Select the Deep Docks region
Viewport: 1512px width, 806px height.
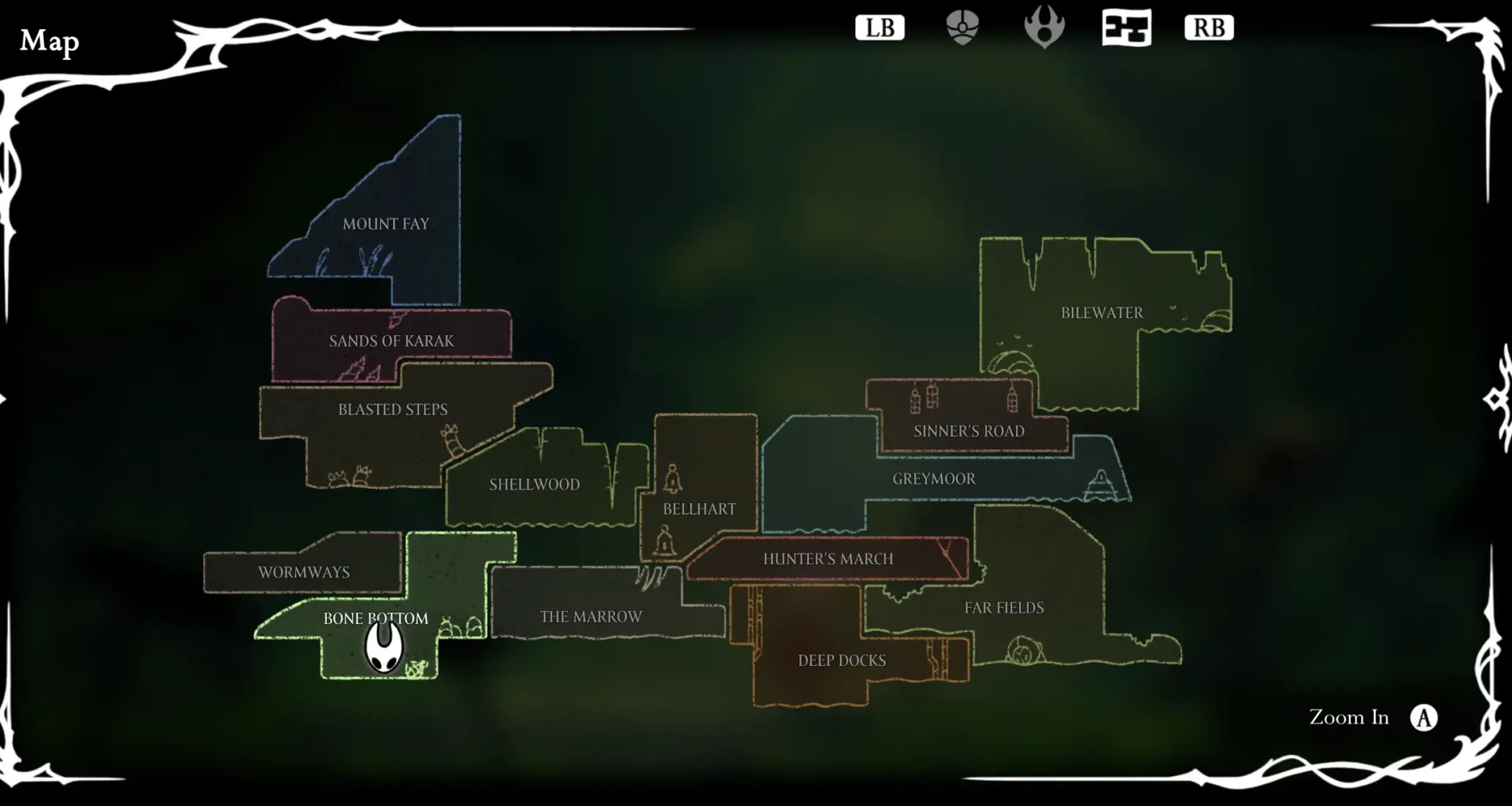pos(841,661)
